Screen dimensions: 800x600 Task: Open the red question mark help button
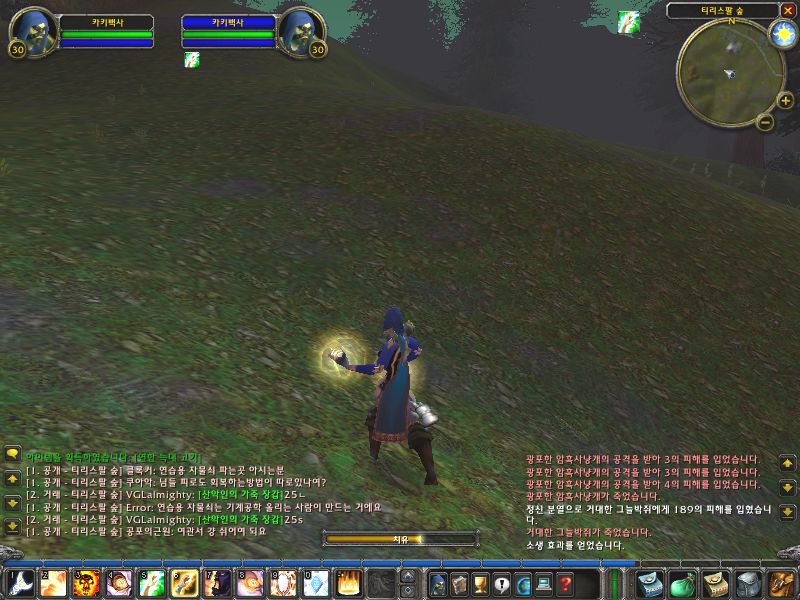tap(566, 584)
